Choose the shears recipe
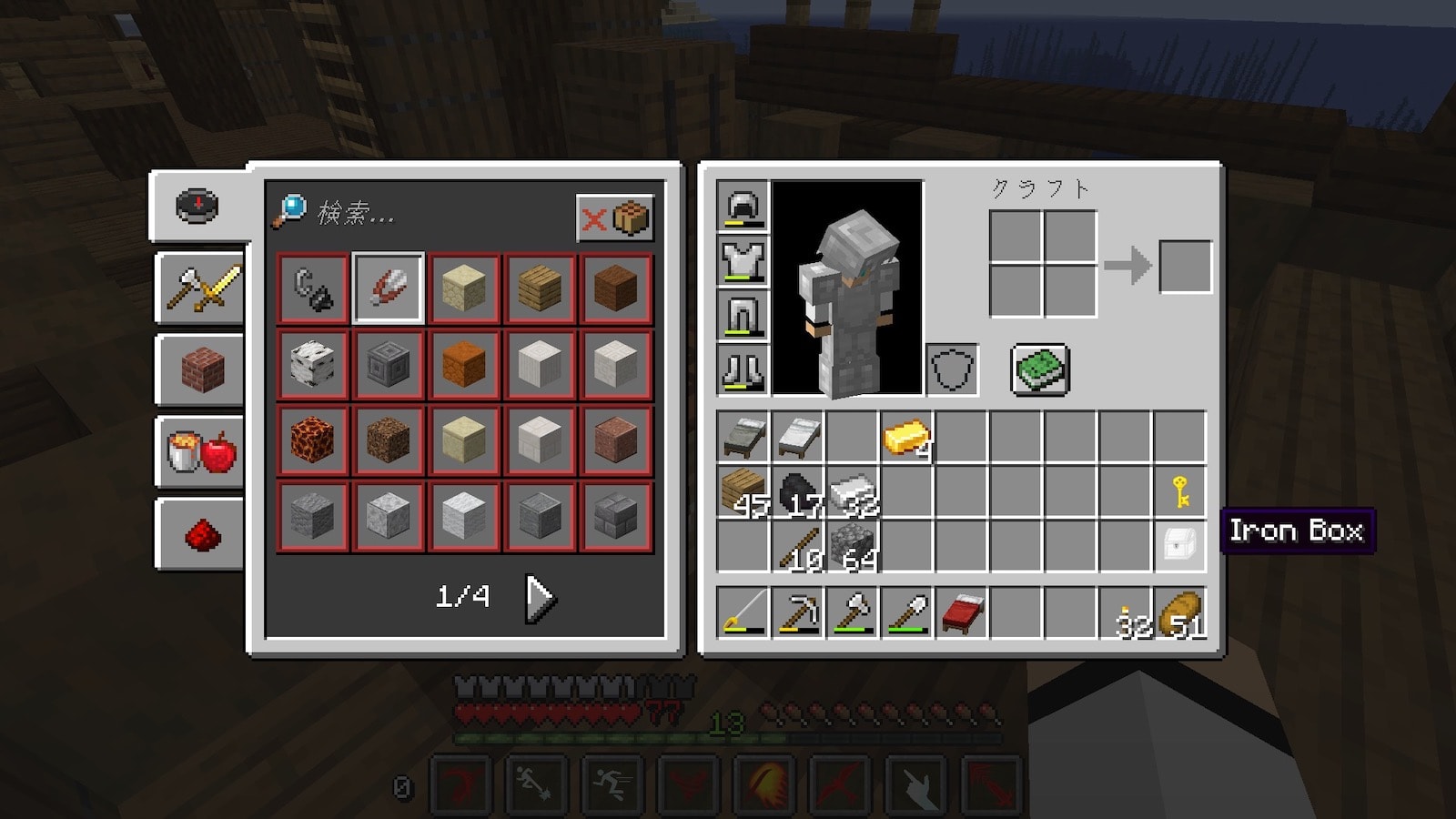The height and width of the screenshot is (819, 1456). click(x=389, y=288)
